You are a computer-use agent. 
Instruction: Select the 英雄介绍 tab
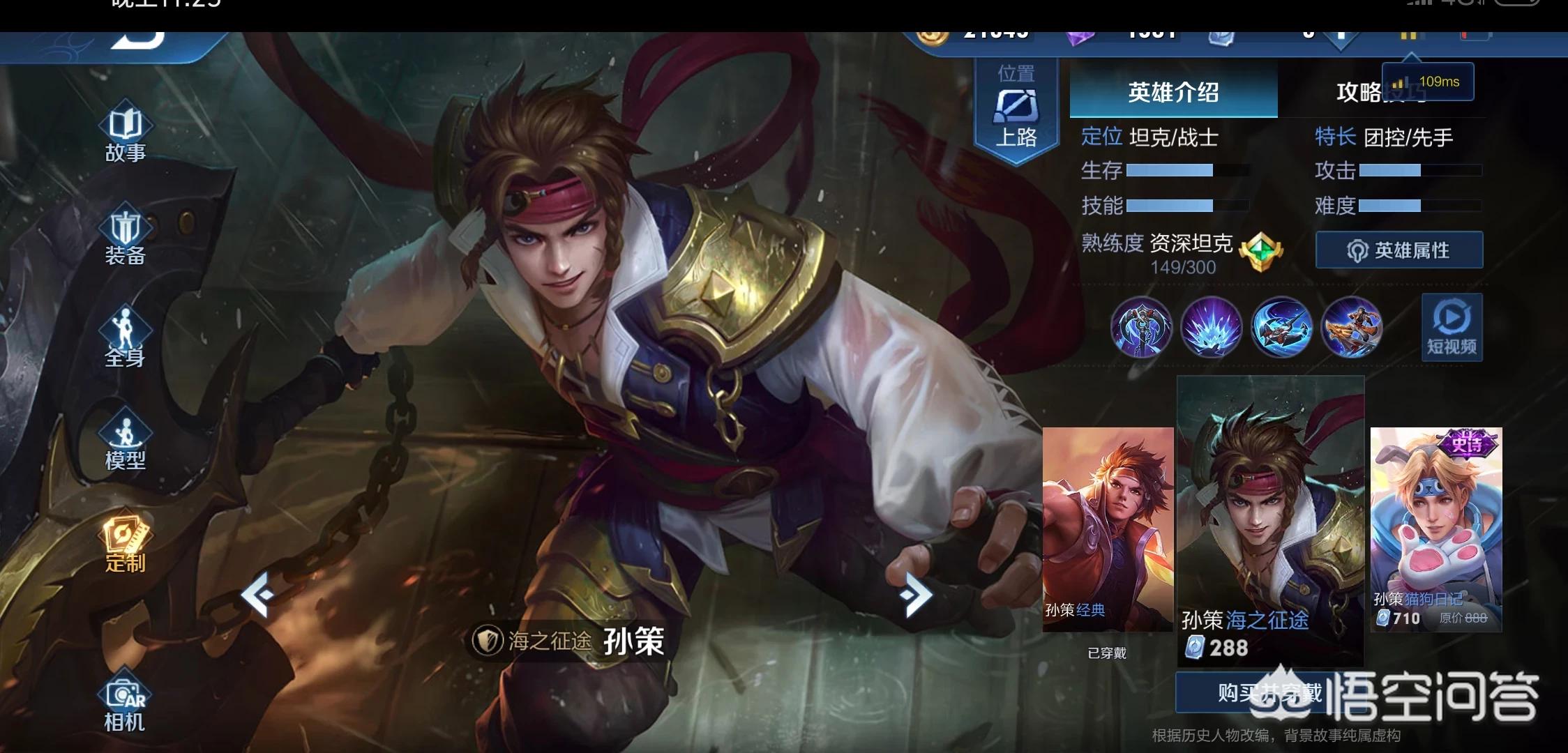tap(1173, 91)
